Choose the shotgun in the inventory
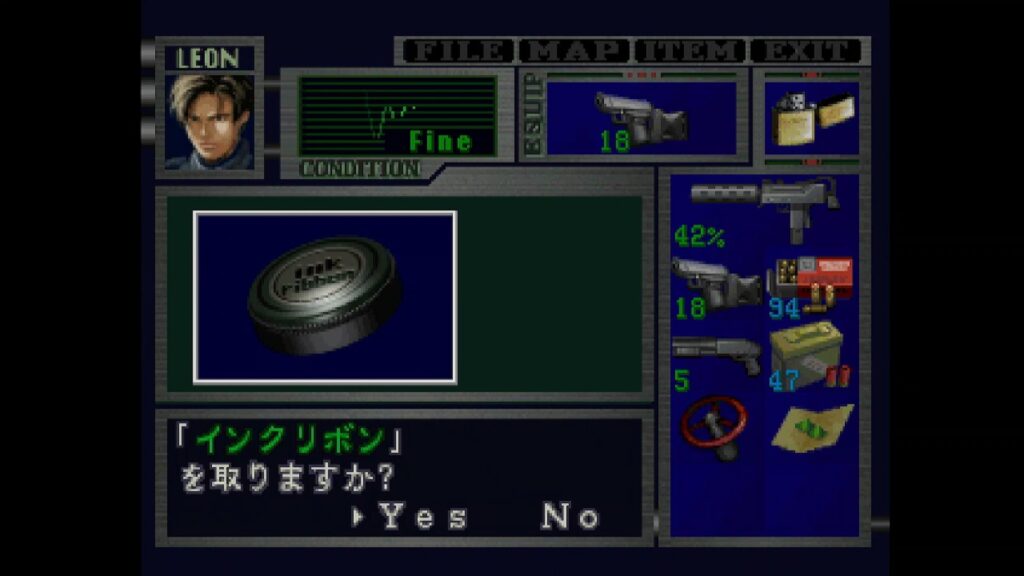This screenshot has height=576, width=1024. tap(716, 356)
